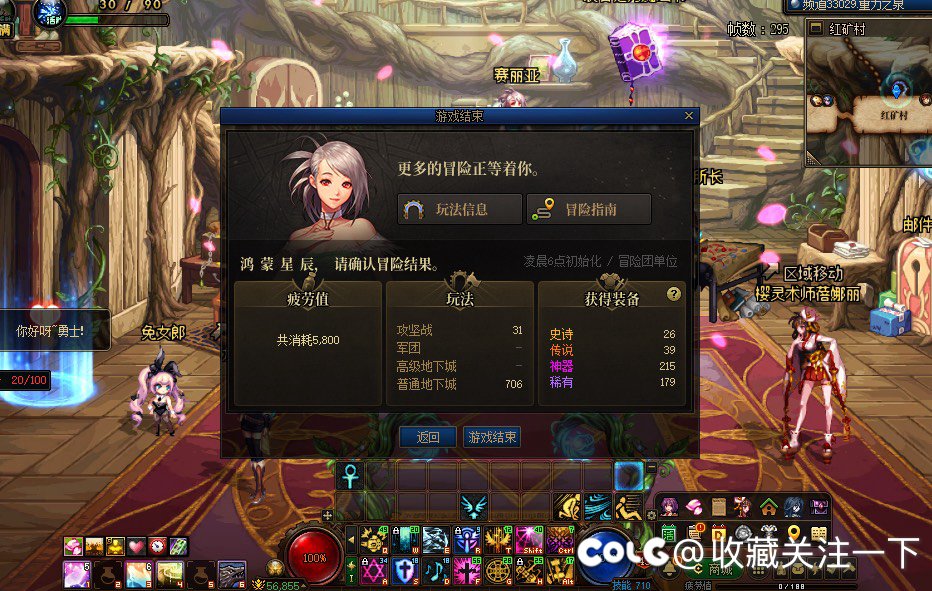The height and width of the screenshot is (591, 932).
Task: Open the green house menu icon
Action: coord(768,506)
